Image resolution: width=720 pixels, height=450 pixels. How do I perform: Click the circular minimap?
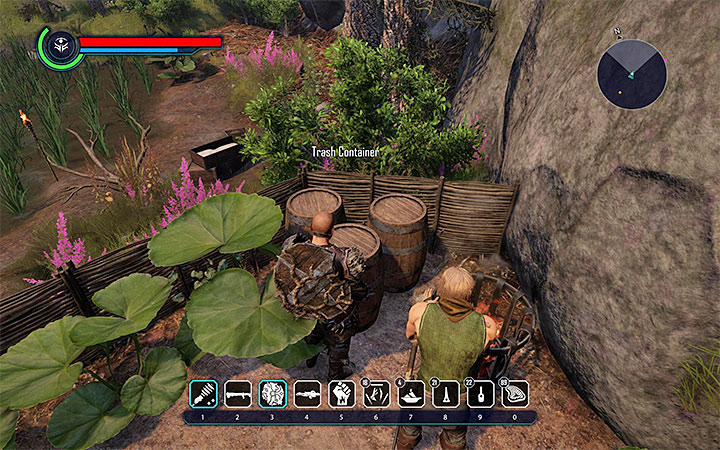(x=632, y=73)
